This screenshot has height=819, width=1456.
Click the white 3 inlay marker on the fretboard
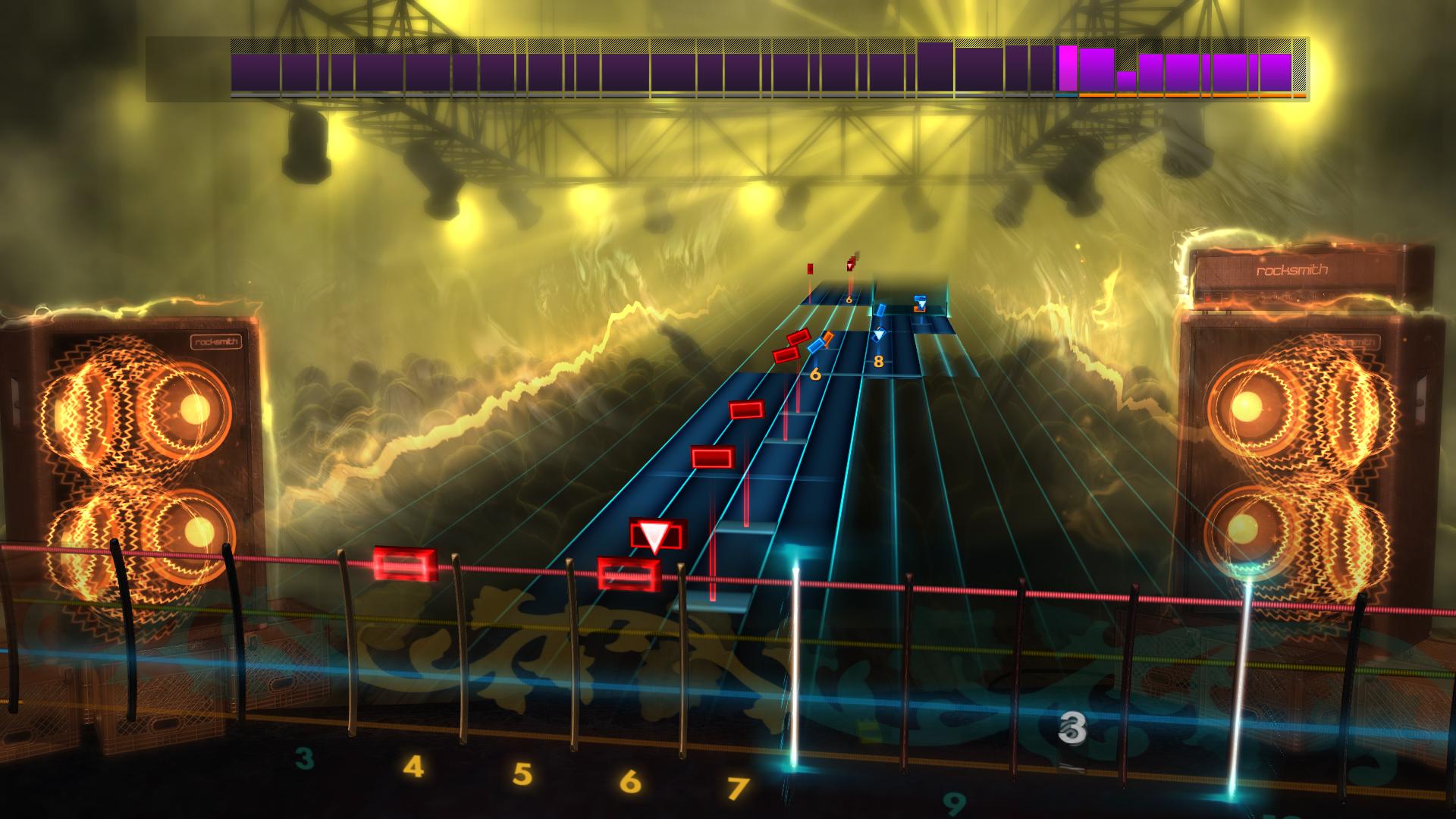(x=1072, y=729)
